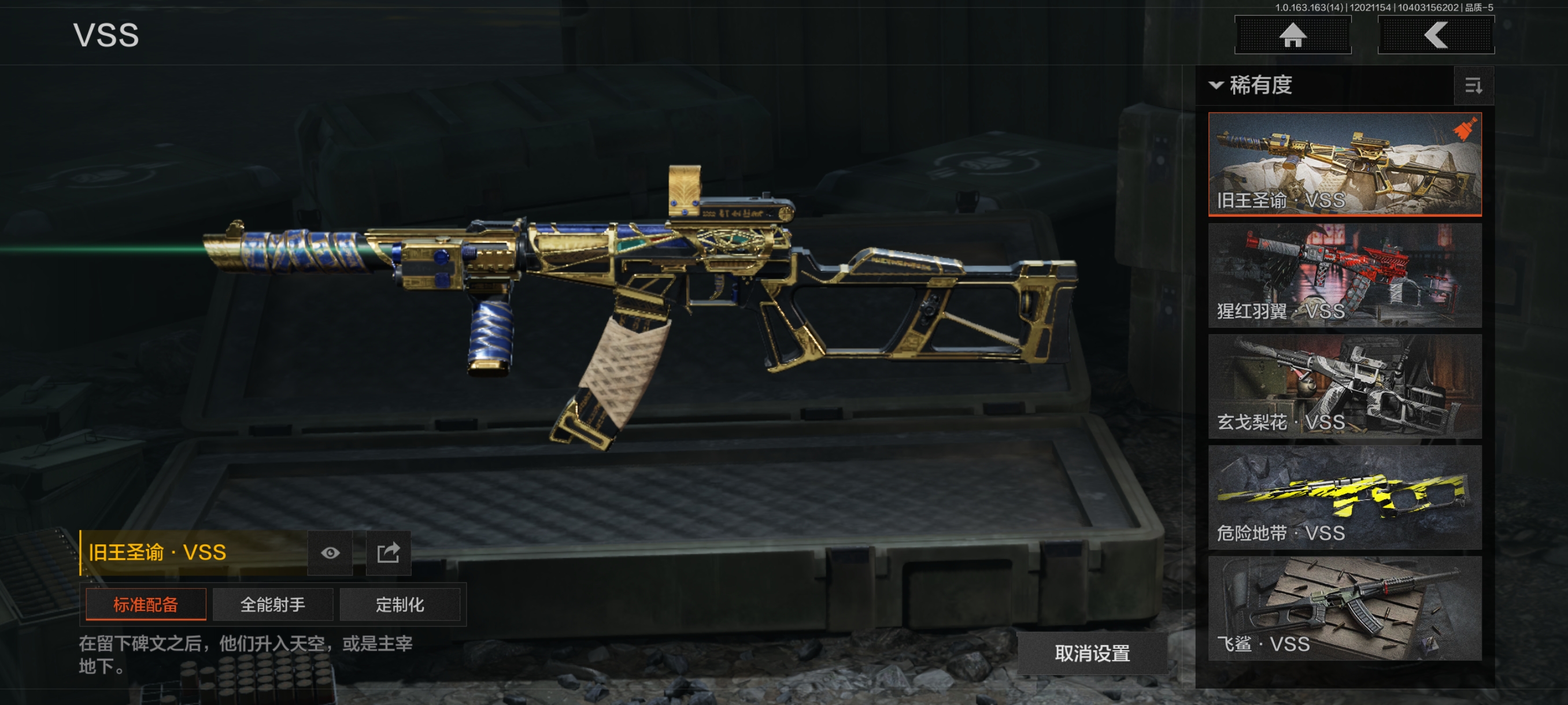Image resolution: width=1568 pixels, height=705 pixels.
Task: Return to the home screen
Action: pyautogui.click(x=1292, y=35)
